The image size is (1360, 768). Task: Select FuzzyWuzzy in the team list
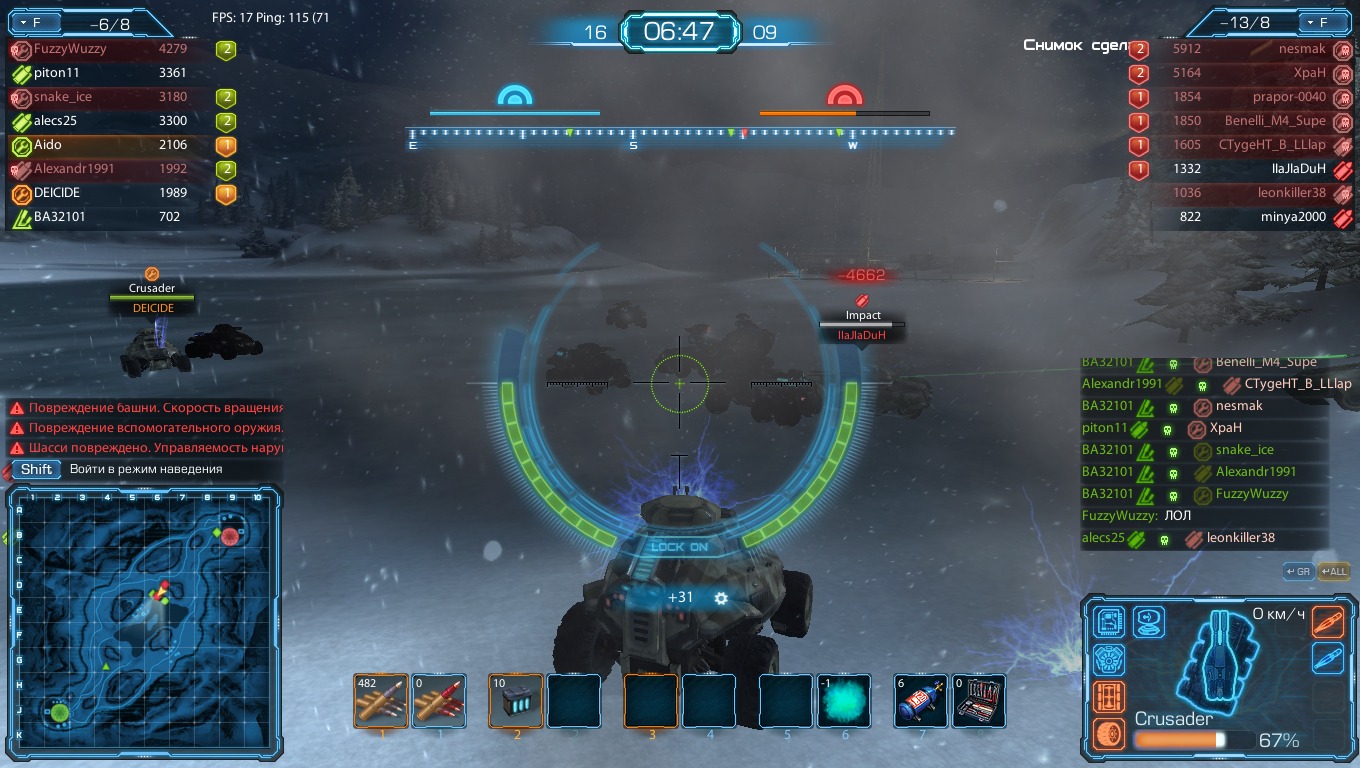tap(70, 48)
